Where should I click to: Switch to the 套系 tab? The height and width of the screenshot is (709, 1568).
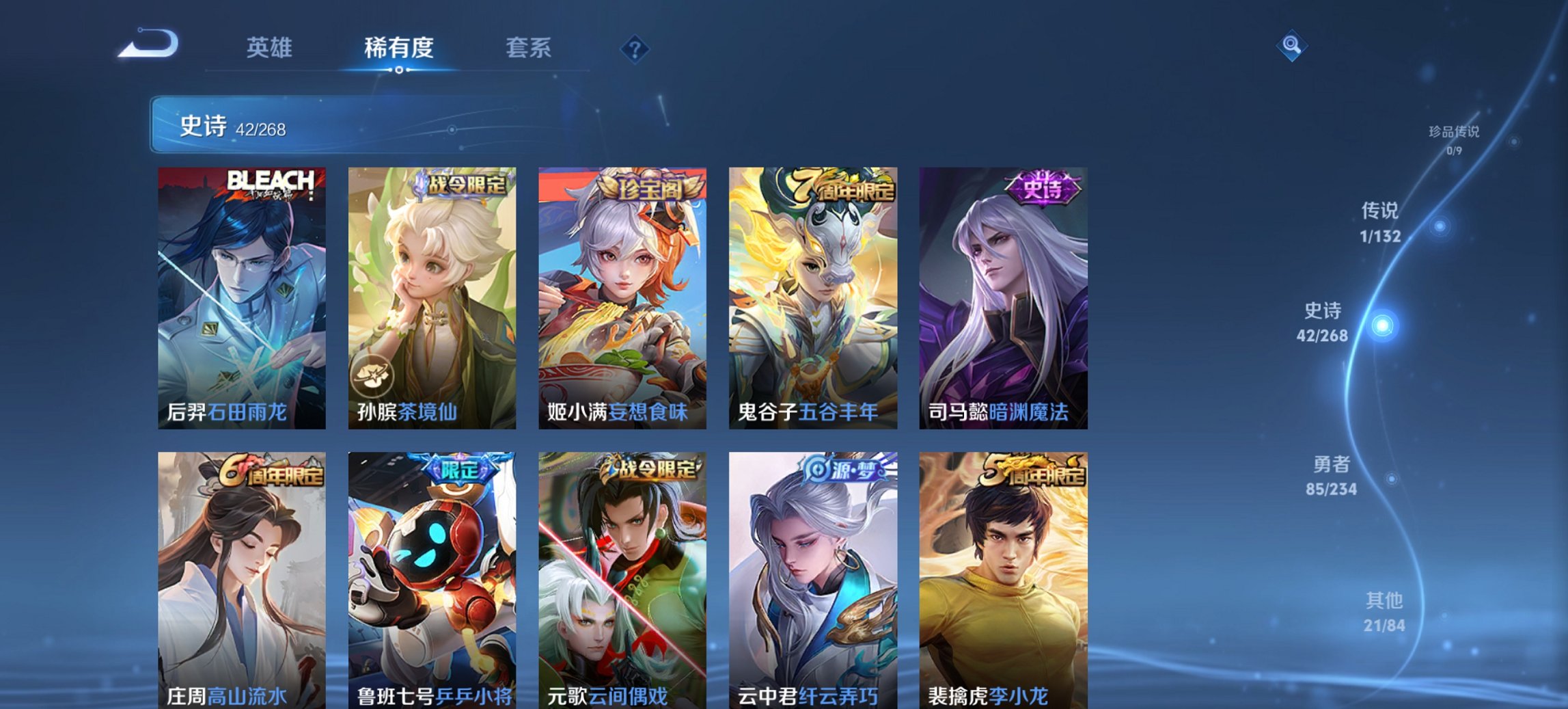pos(528,48)
